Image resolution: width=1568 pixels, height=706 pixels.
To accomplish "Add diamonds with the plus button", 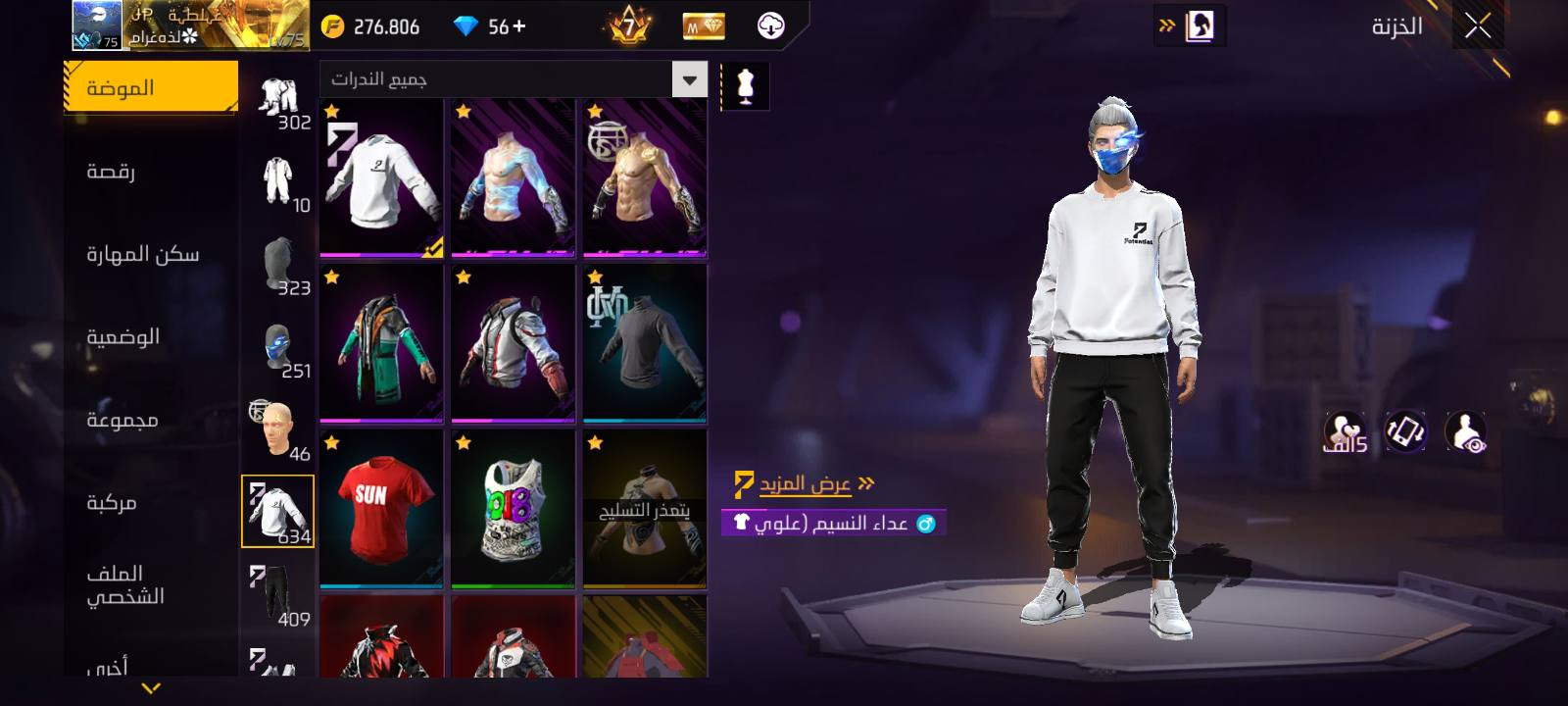I will click(519, 26).
